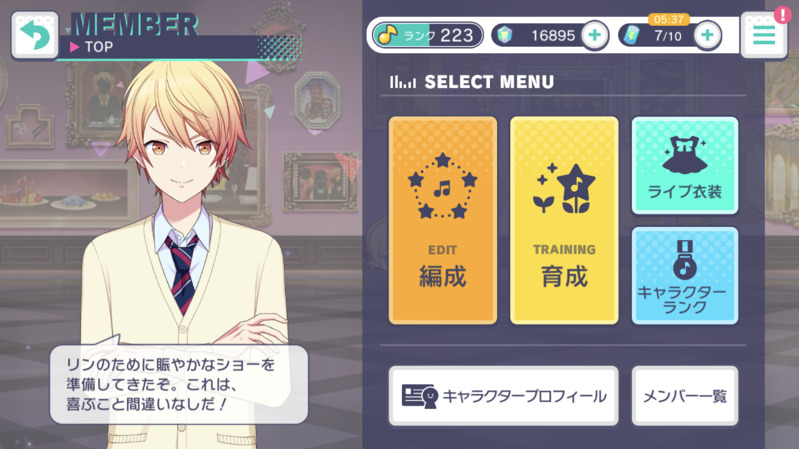Open the 編成 EDIT team formation menu
799x449 pixels.
[x=442, y=220]
